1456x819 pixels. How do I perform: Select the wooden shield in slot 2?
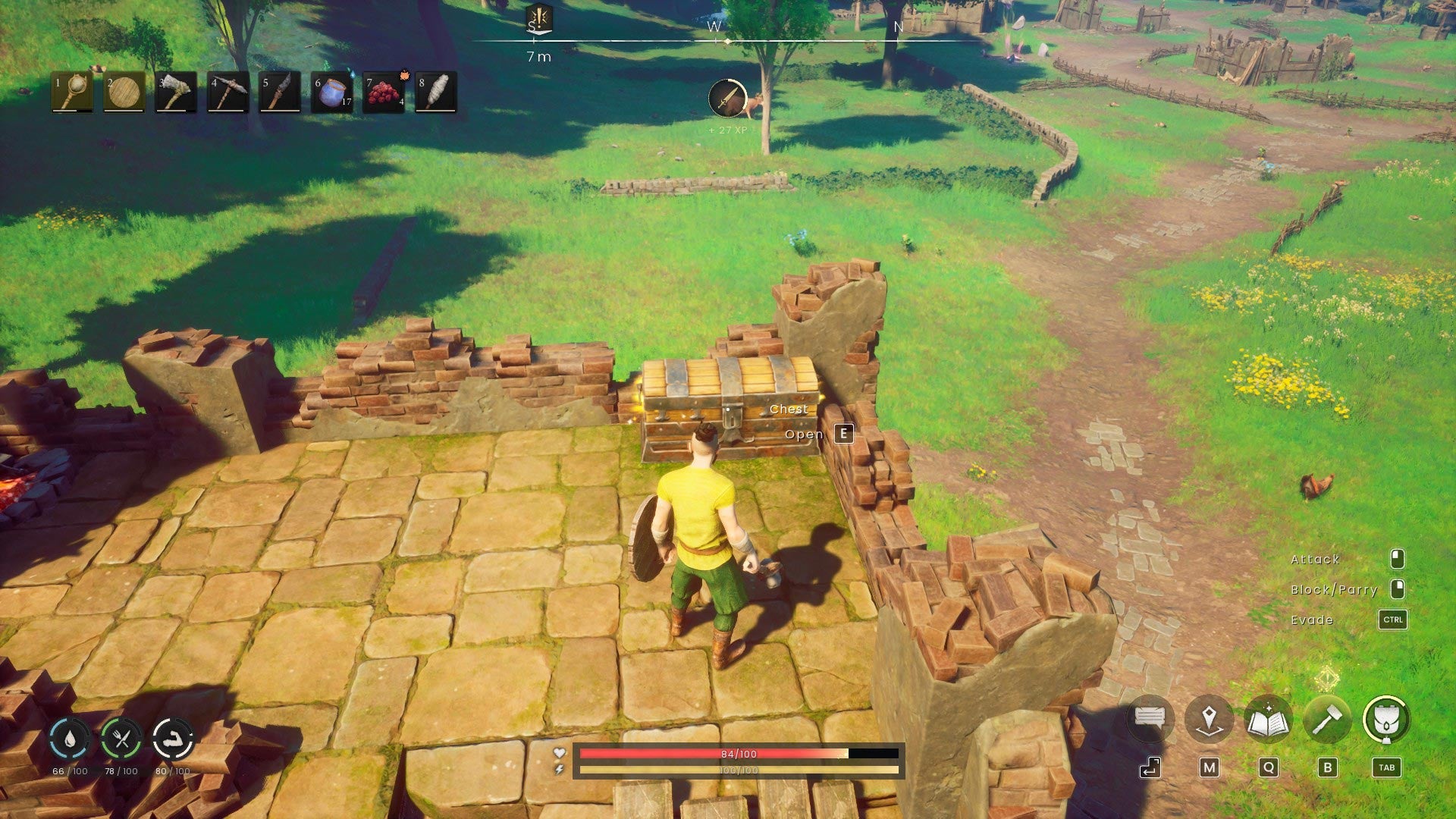pyautogui.click(x=124, y=93)
